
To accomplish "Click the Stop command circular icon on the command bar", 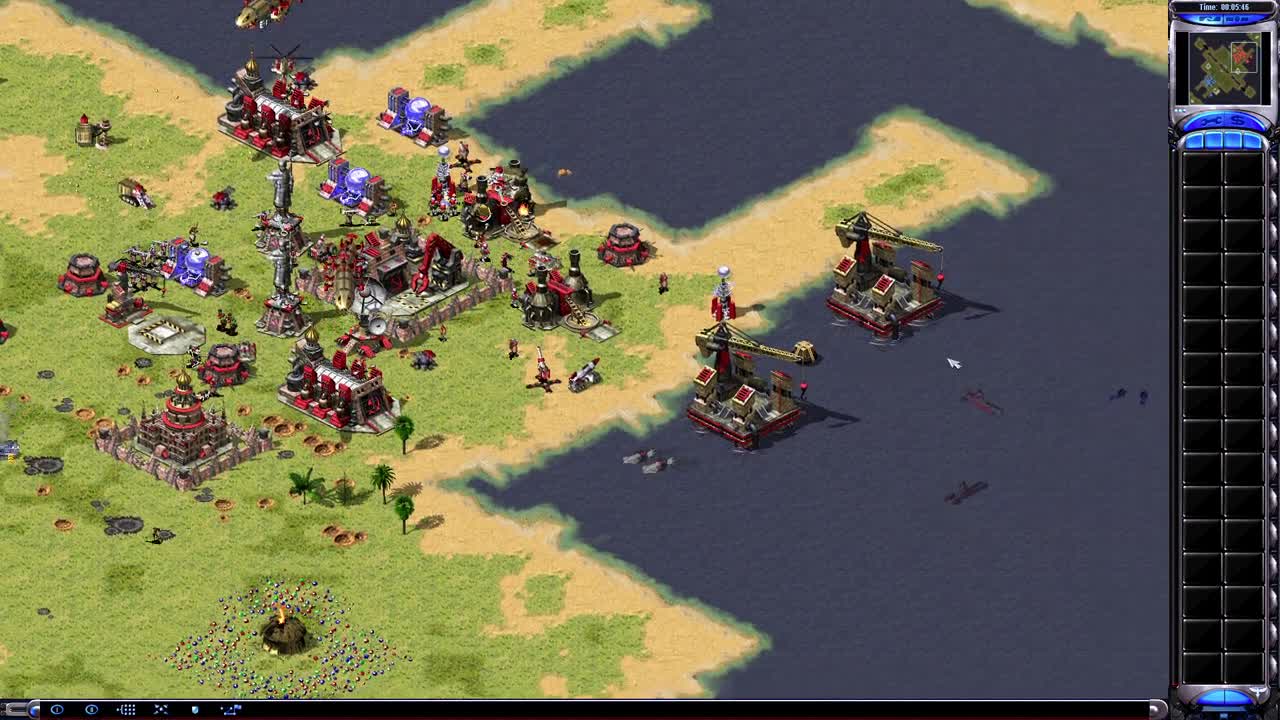I will (x=92, y=709).
